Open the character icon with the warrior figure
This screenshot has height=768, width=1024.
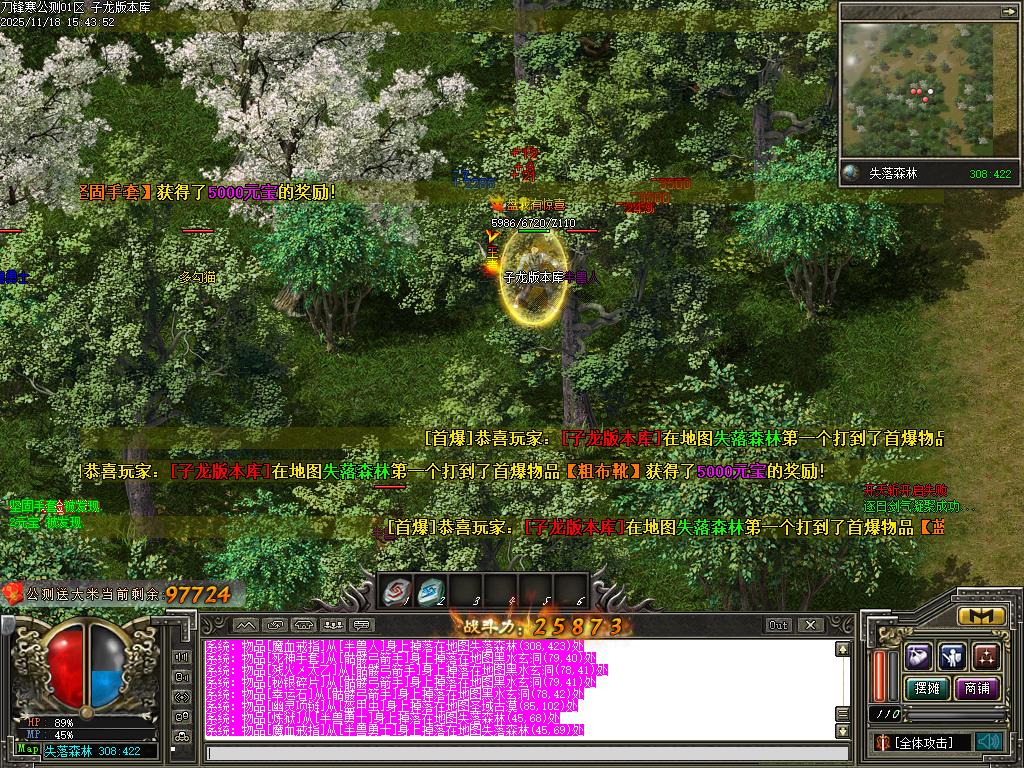953,656
